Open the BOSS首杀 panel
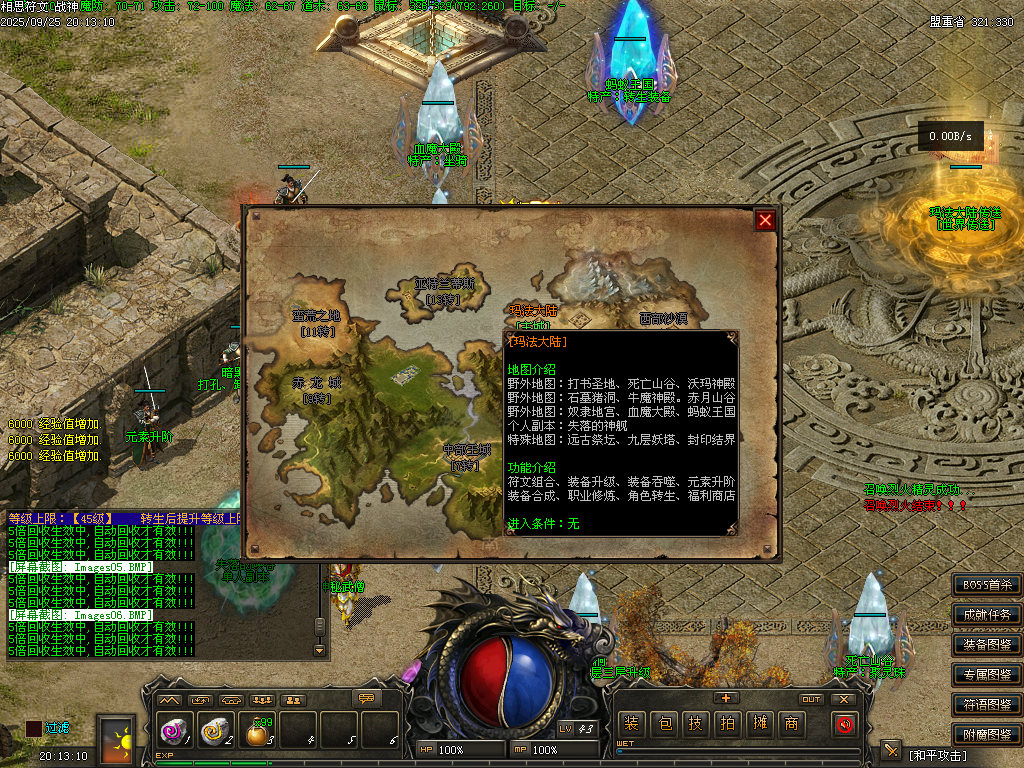This screenshot has height=768, width=1024. [987, 585]
